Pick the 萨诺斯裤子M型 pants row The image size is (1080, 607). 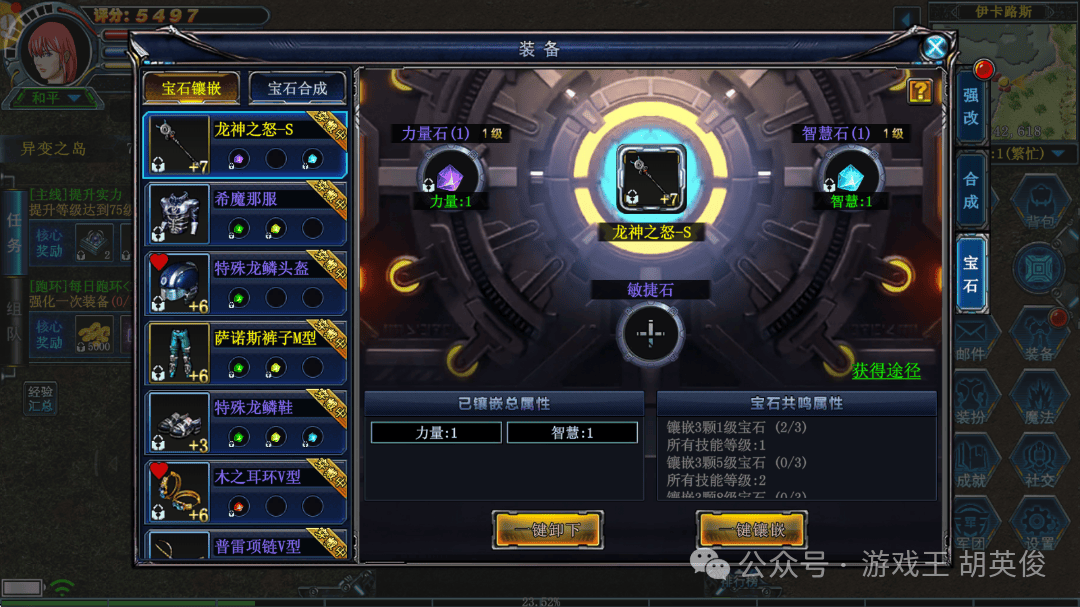coord(246,353)
